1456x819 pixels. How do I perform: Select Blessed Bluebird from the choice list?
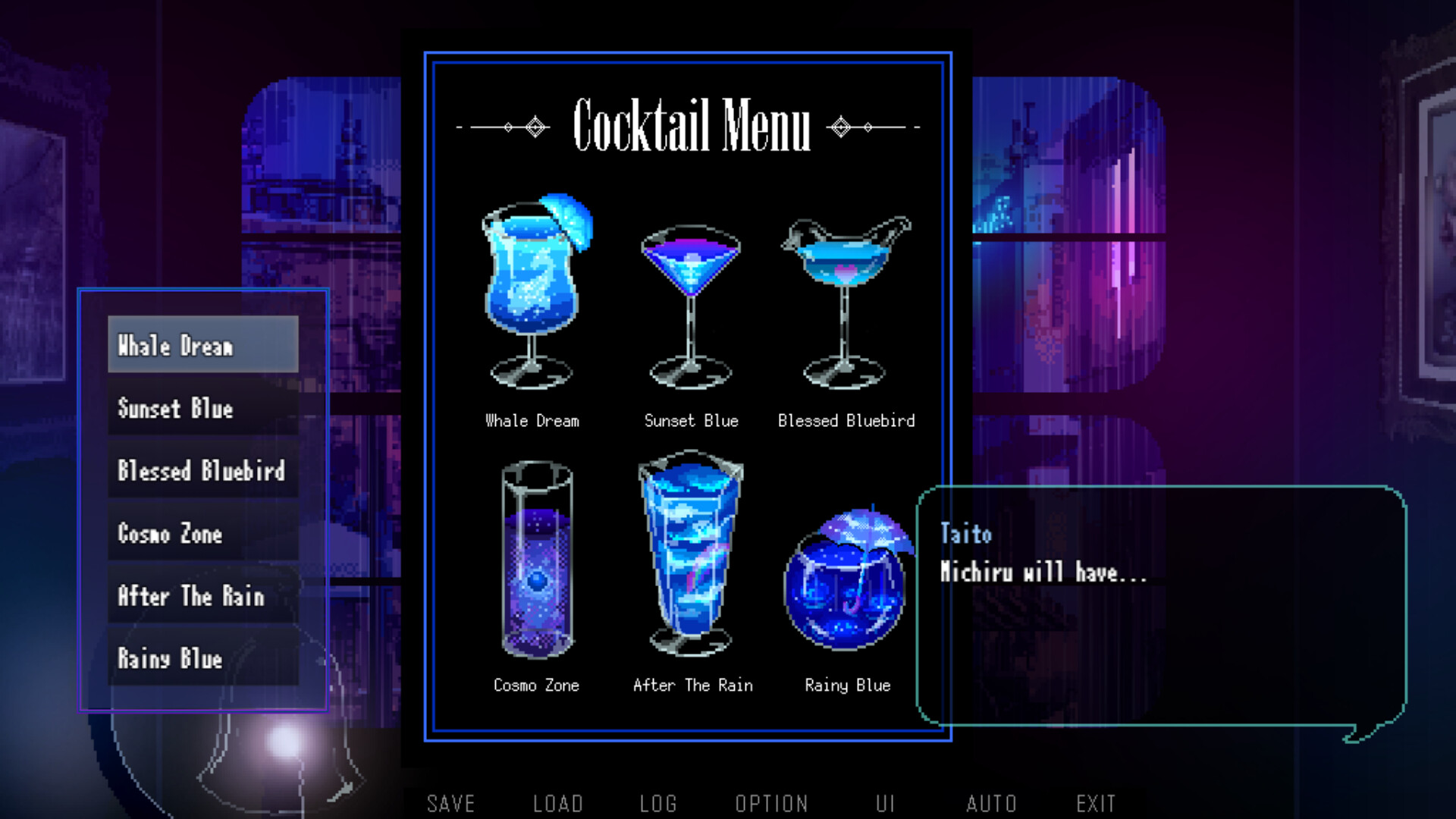coord(202,472)
